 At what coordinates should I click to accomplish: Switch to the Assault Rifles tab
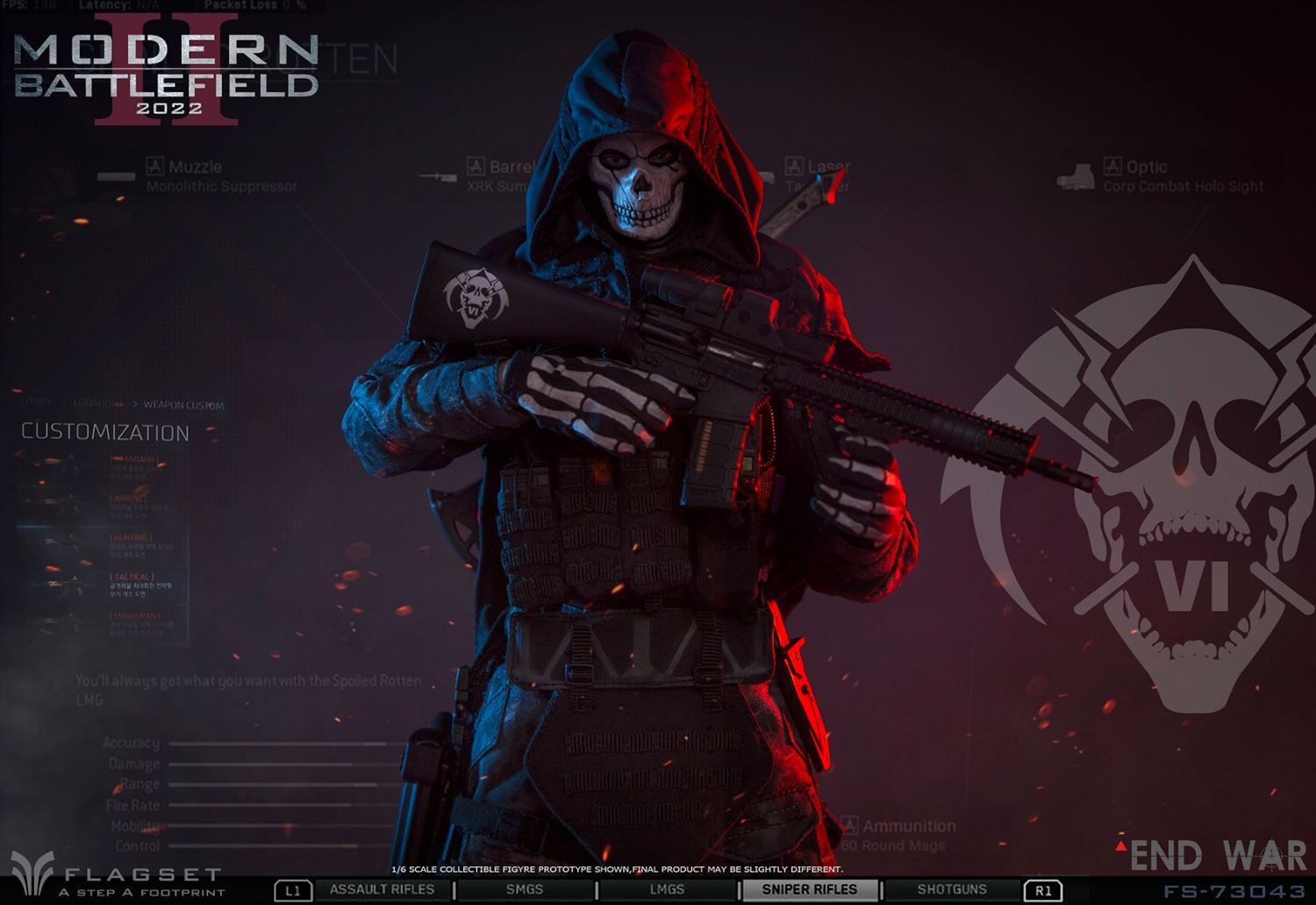[382, 889]
